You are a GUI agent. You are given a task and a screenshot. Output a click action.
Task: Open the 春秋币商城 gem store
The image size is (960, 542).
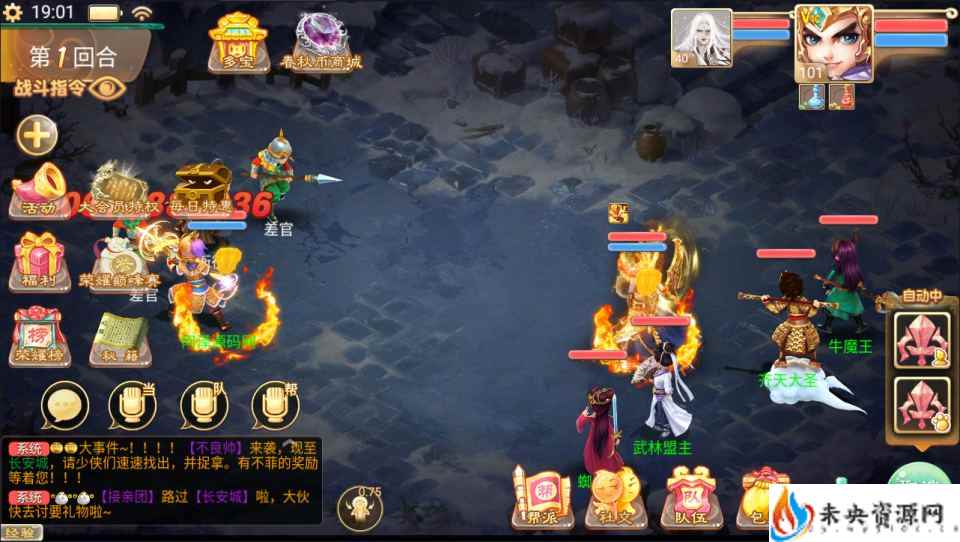pos(321,42)
